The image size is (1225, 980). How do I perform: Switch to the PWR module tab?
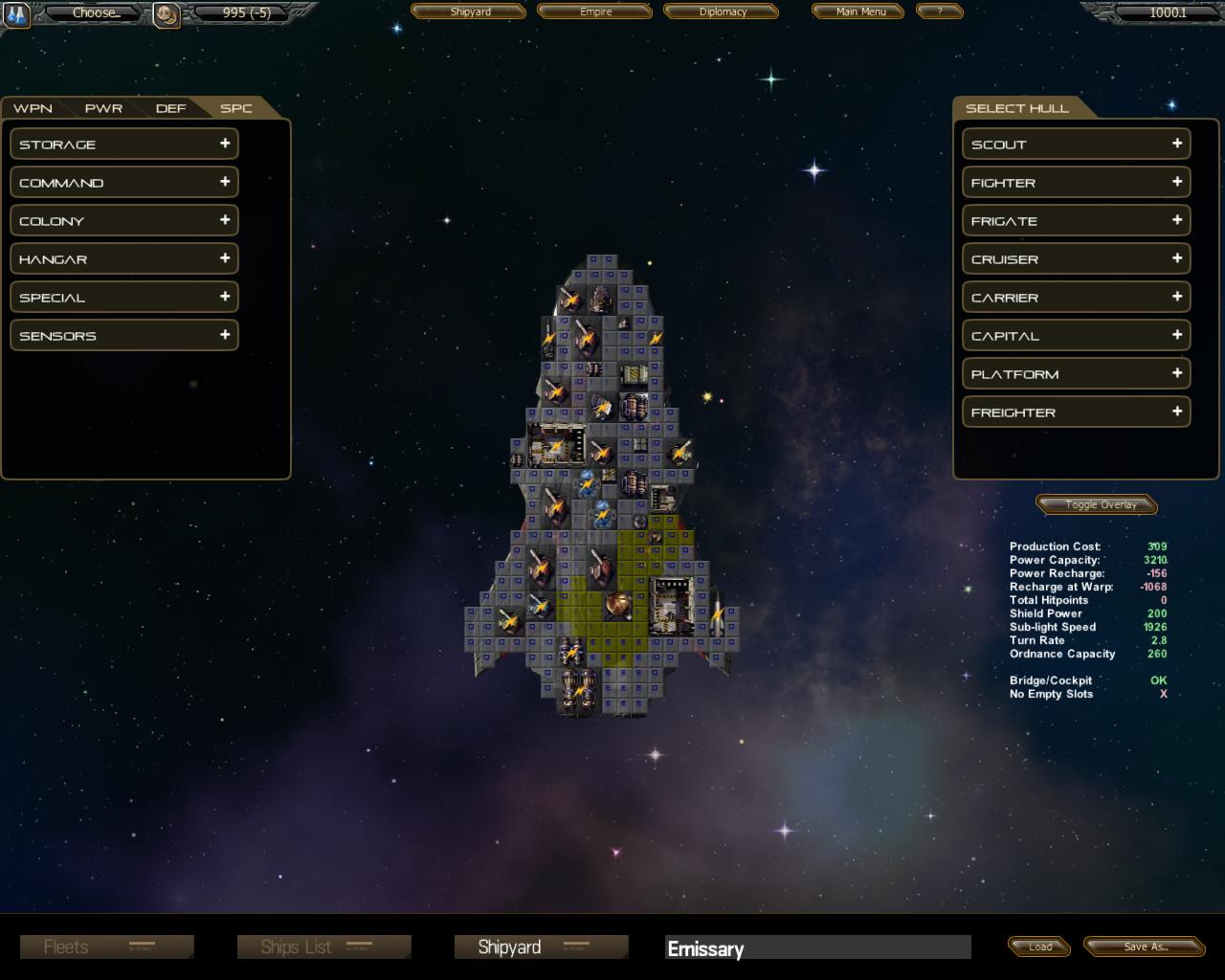pos(103,108)
